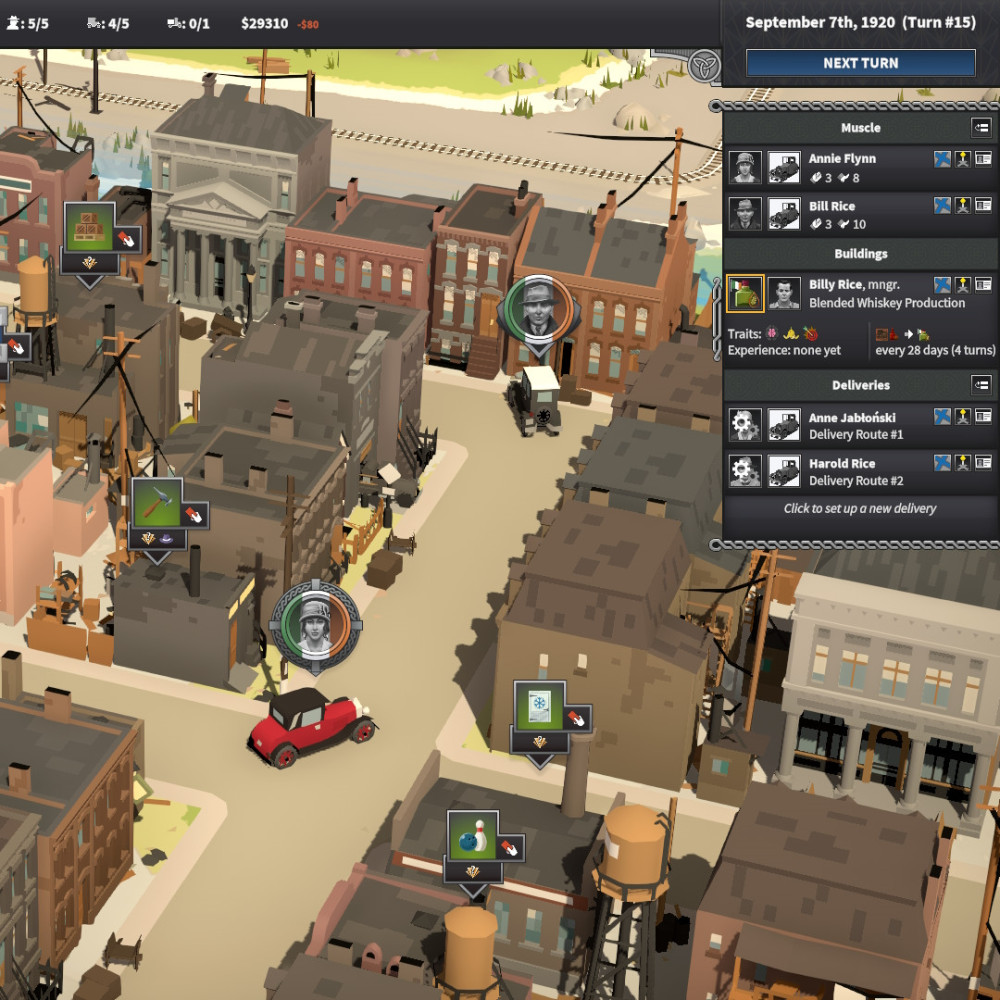Click the yellow pin icon for Harold Rice

963,463
